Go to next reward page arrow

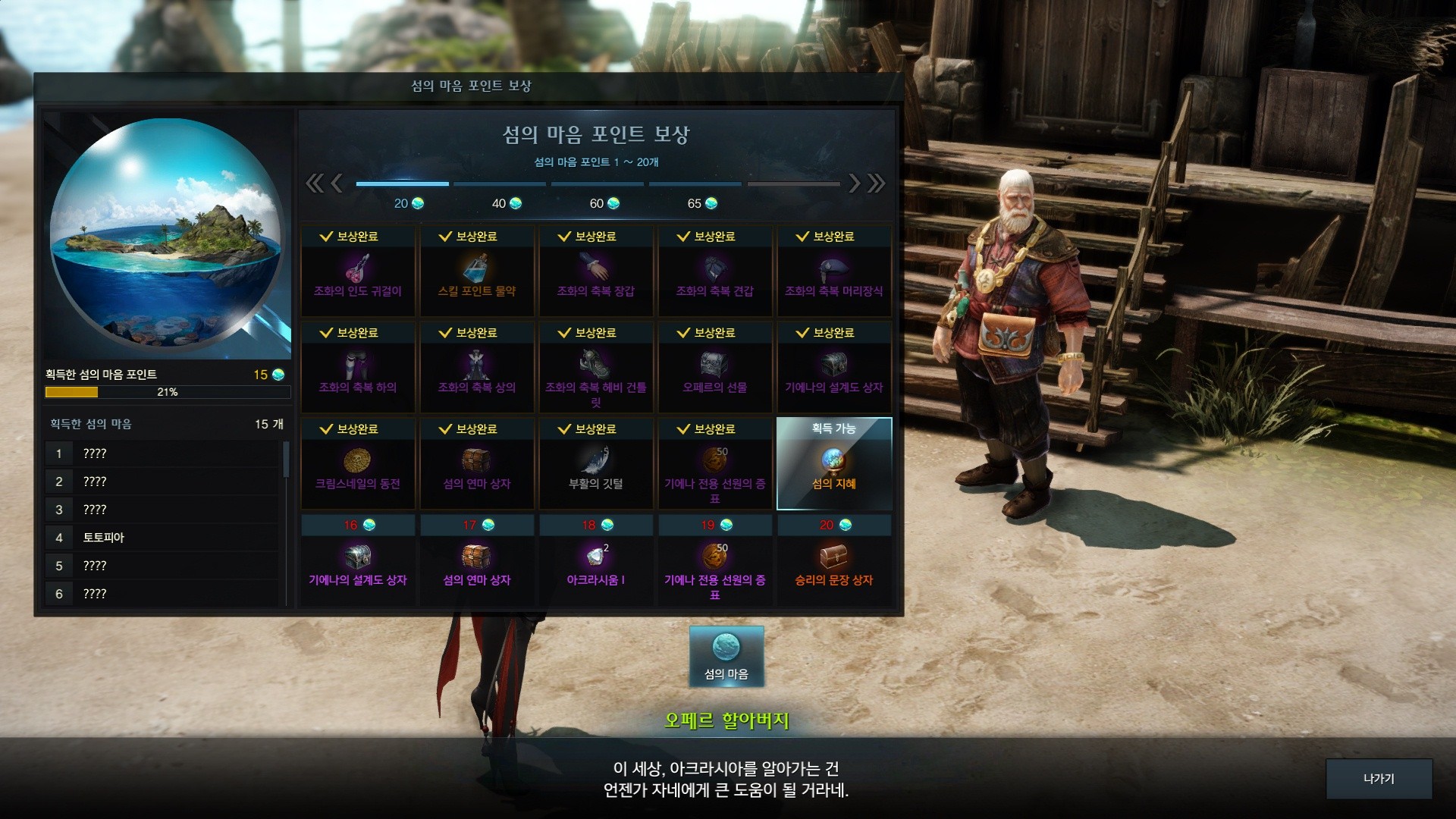855,183
